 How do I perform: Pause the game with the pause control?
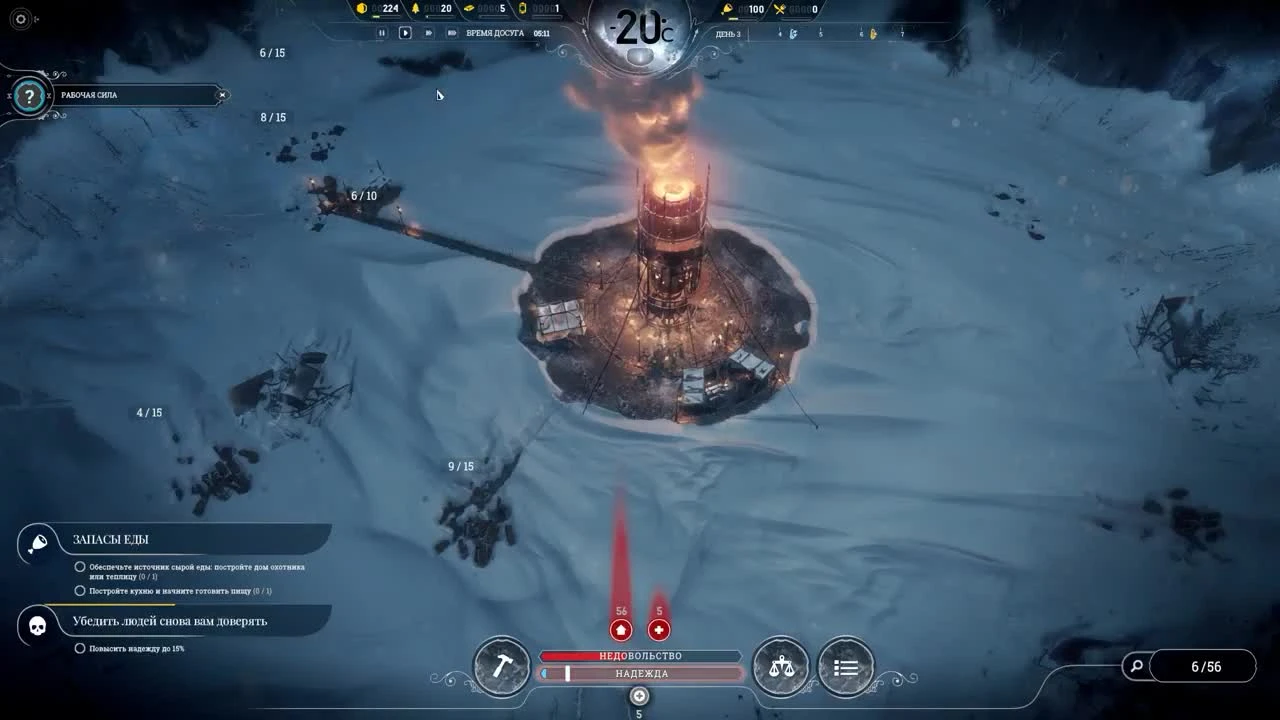tap(383, 31)
